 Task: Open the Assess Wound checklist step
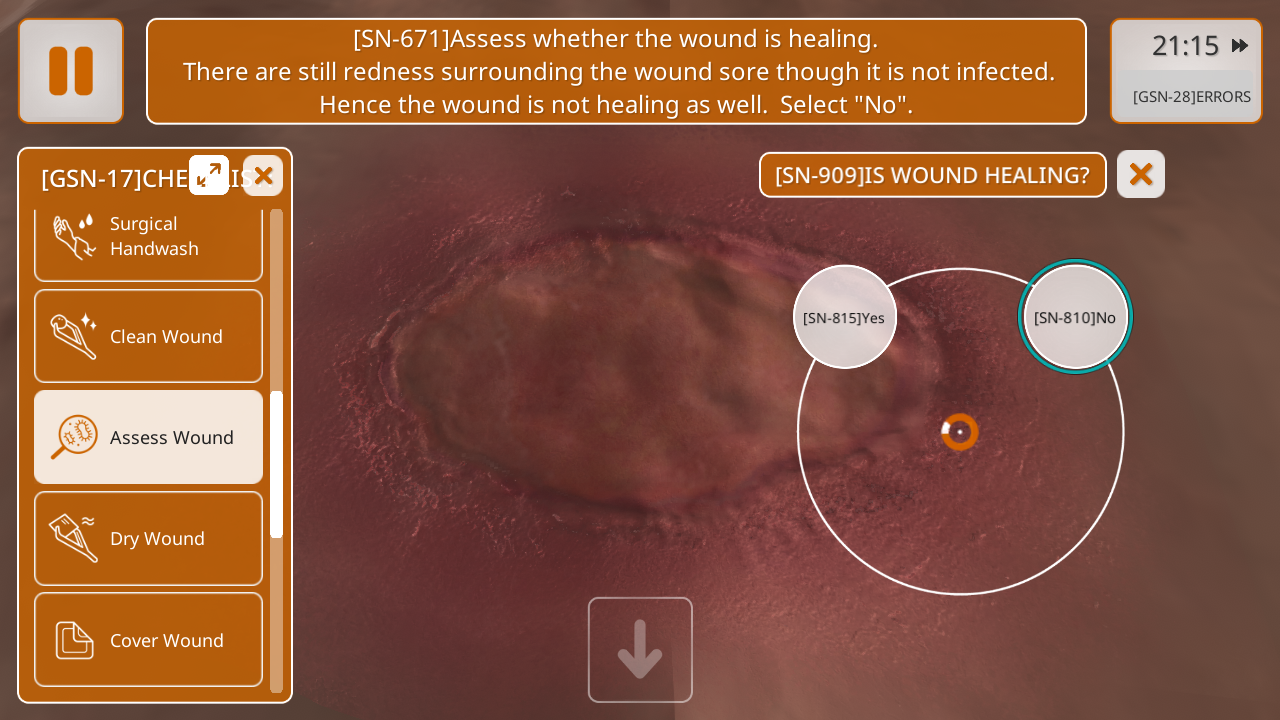[149, 437]
